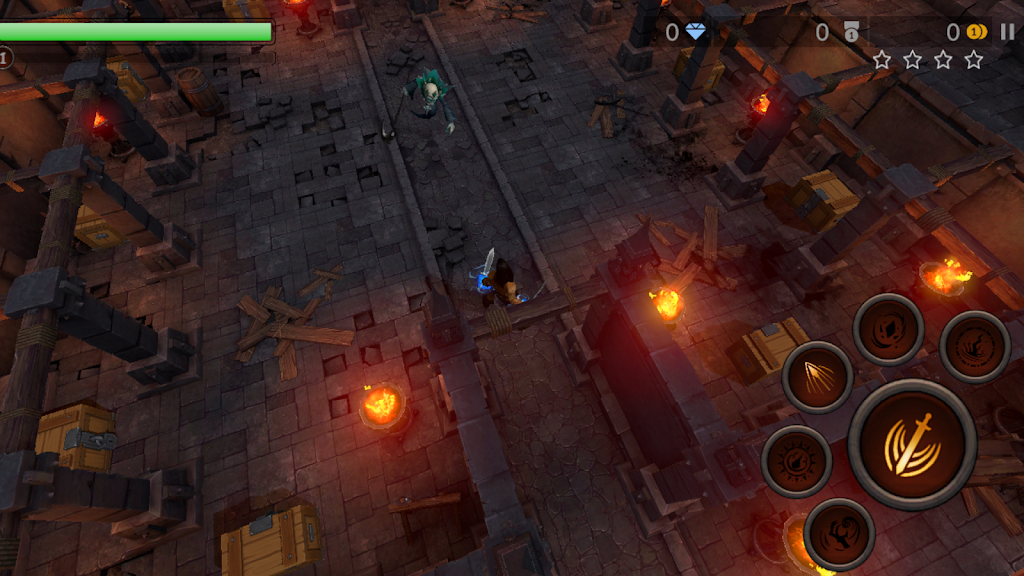Activate the flame vortex skill

pos(975,347)
